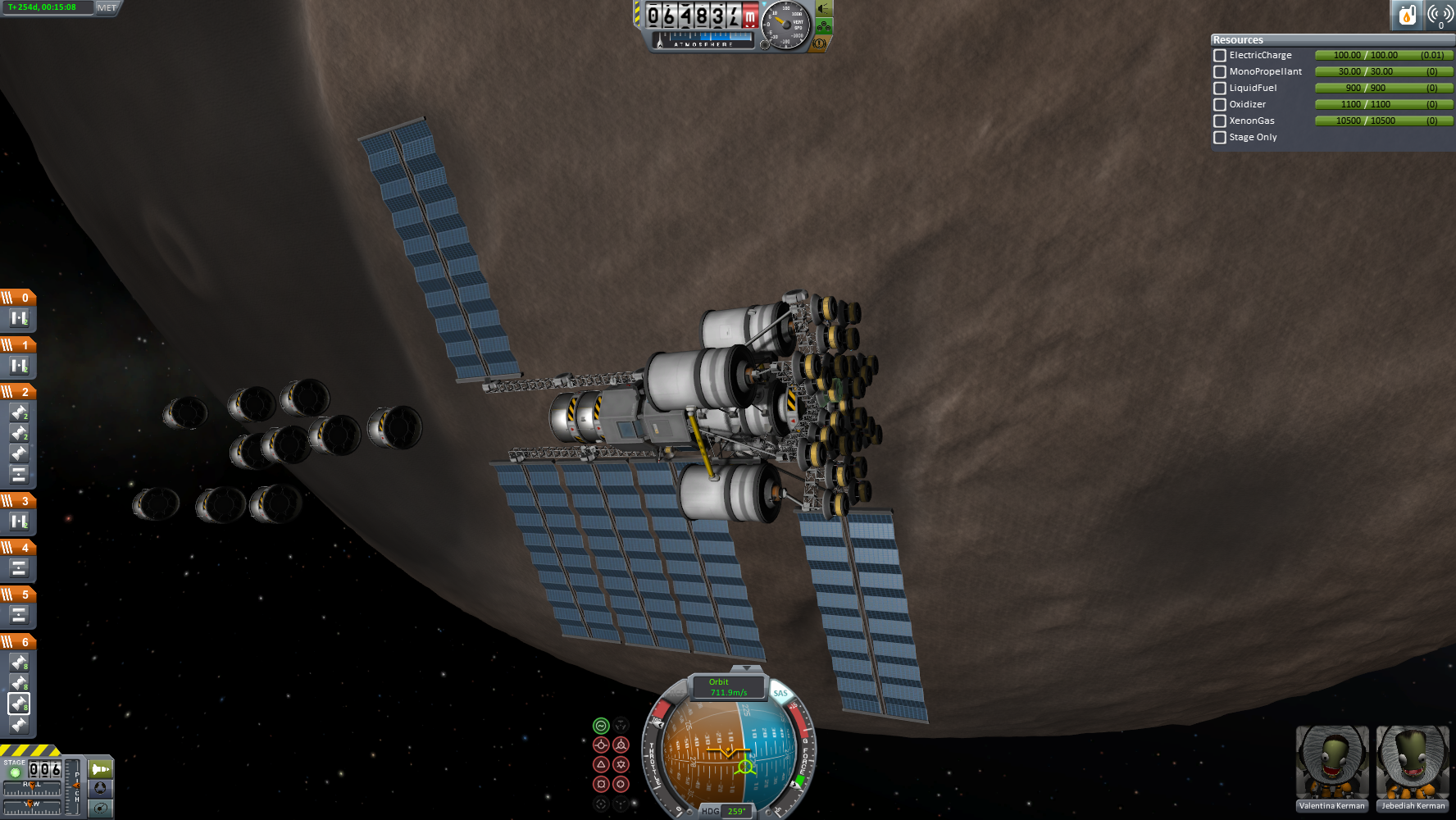
Task: Tick the Oxidizer resource checkbox
Action: 1220,105
